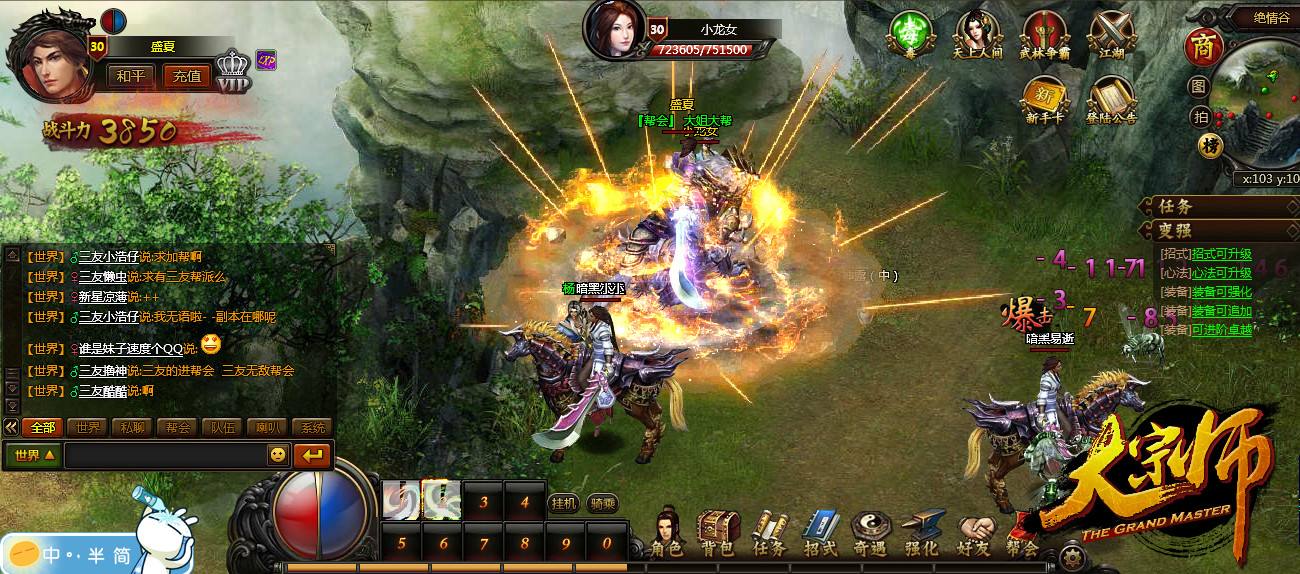1300x574 pixels.
Task: Open the 背包 treasure chest bag
Action: tap(717, 532)
